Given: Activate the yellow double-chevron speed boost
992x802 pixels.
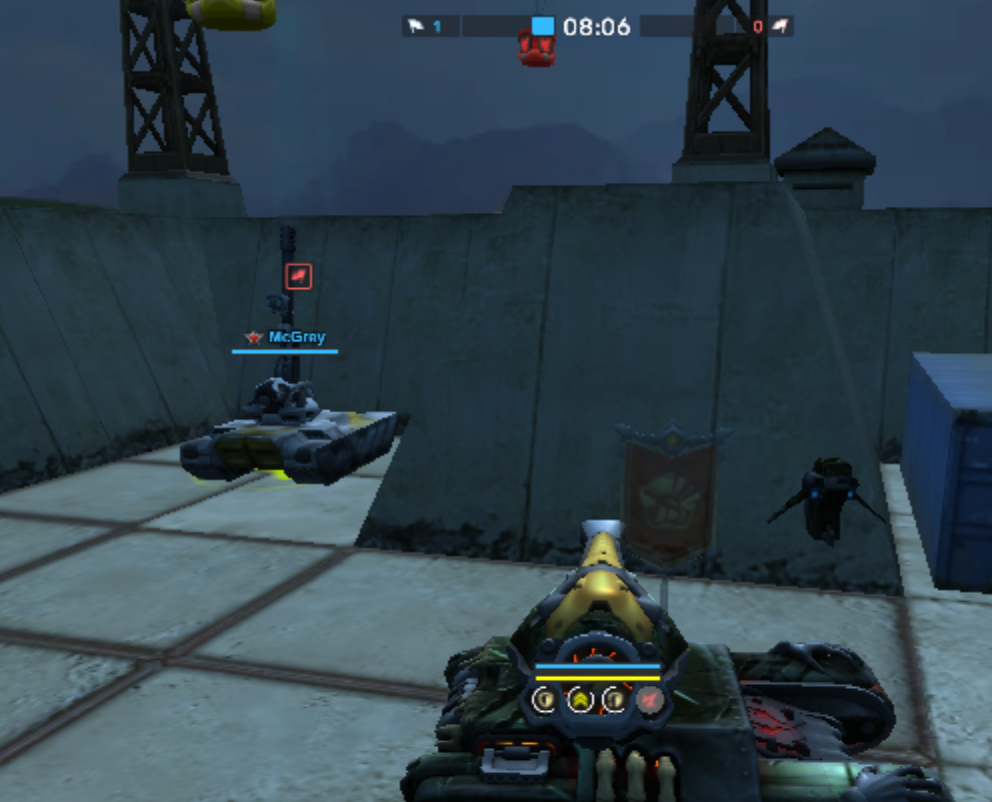Looking at the screenshot, I should 580,699.
